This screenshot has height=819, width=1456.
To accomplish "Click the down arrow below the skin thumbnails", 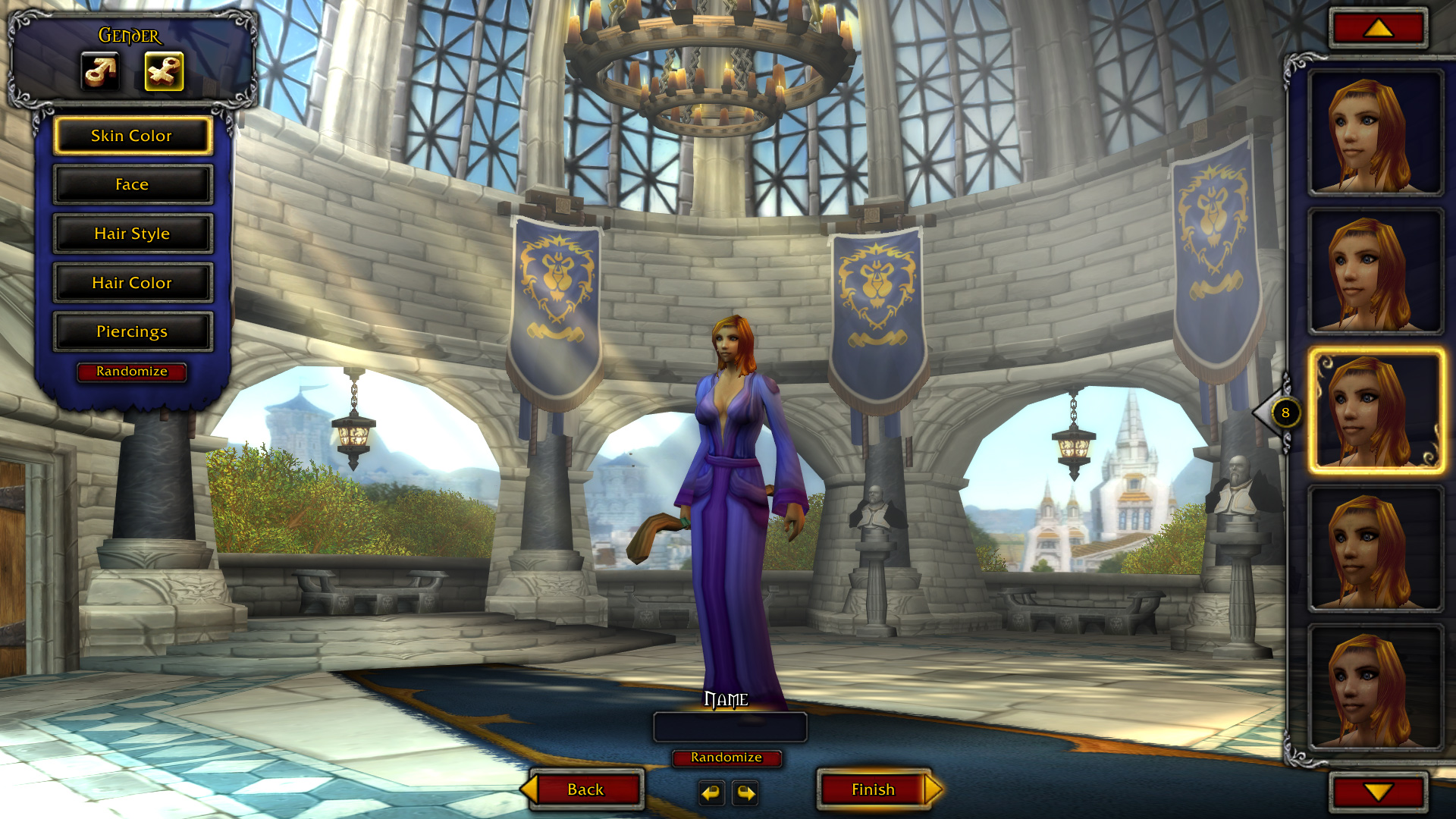I will click(1378, 792).
